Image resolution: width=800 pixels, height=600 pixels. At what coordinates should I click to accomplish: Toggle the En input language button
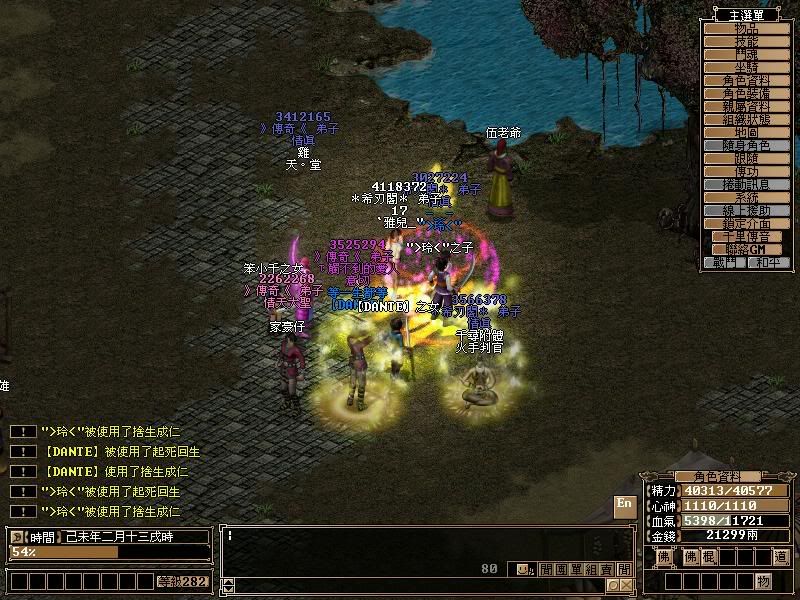point(624,505)
